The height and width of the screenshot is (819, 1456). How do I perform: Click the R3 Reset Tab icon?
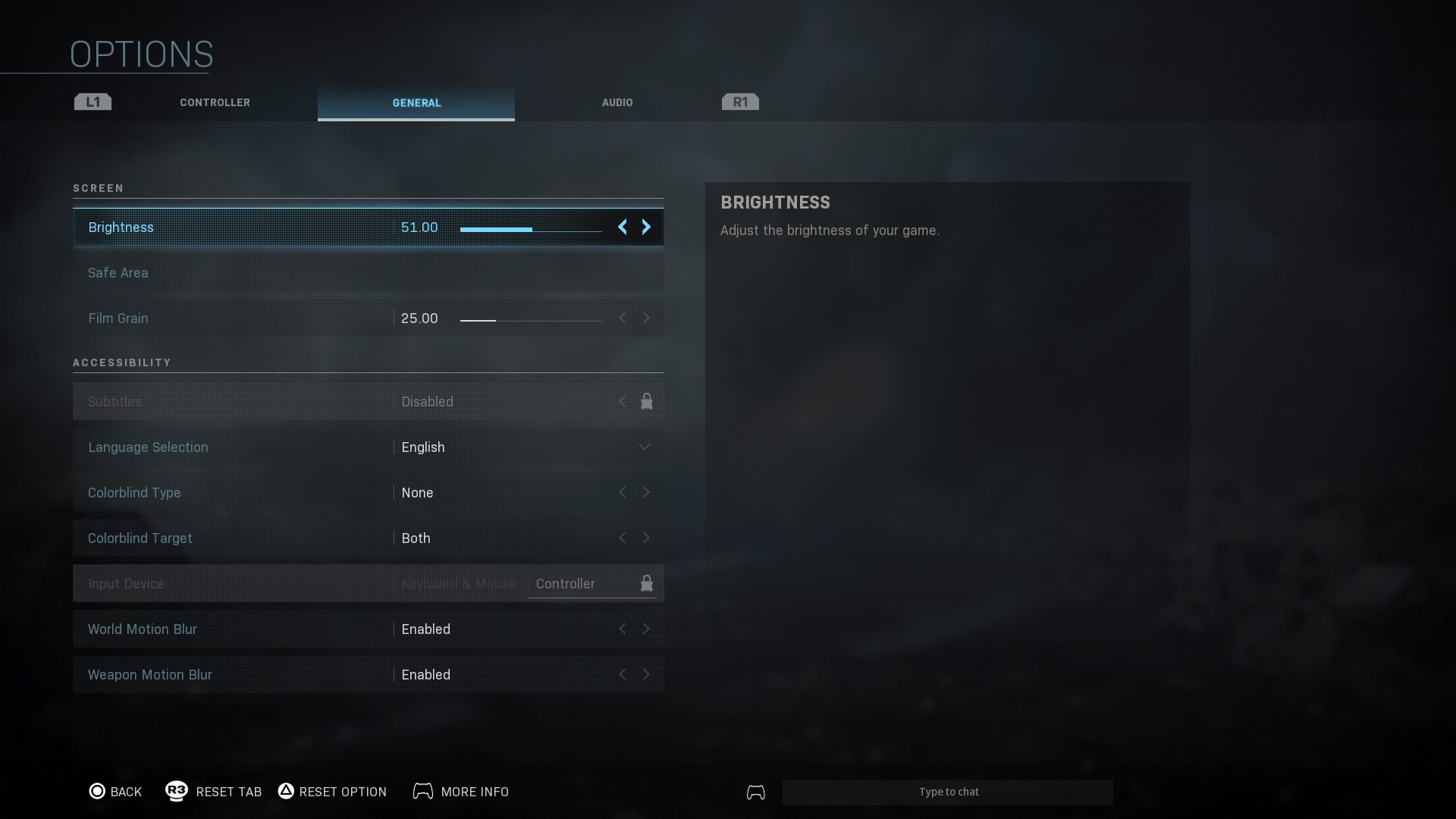[176, 791]
